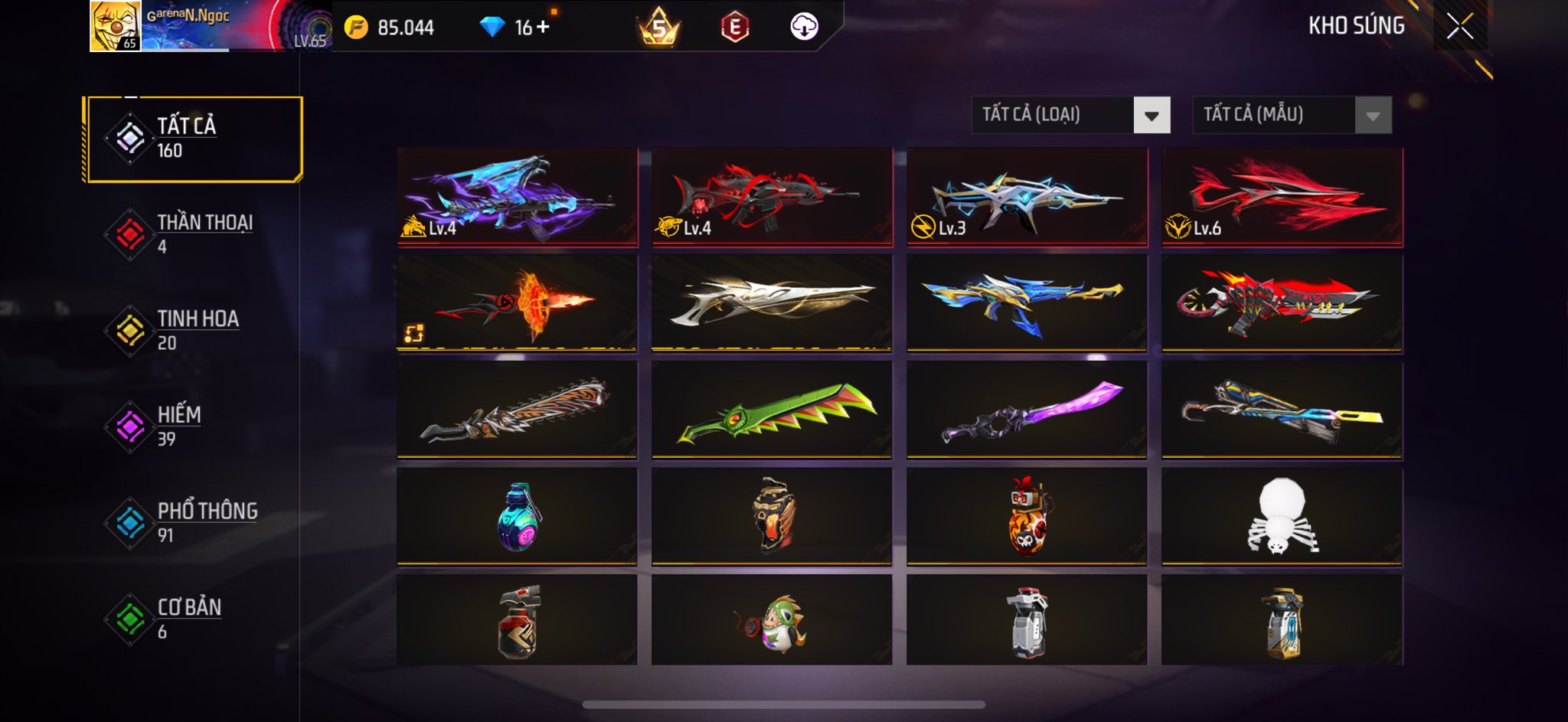
Task: Click the cloud download icon
Action: pyautogui.click(x=804, y=27)
